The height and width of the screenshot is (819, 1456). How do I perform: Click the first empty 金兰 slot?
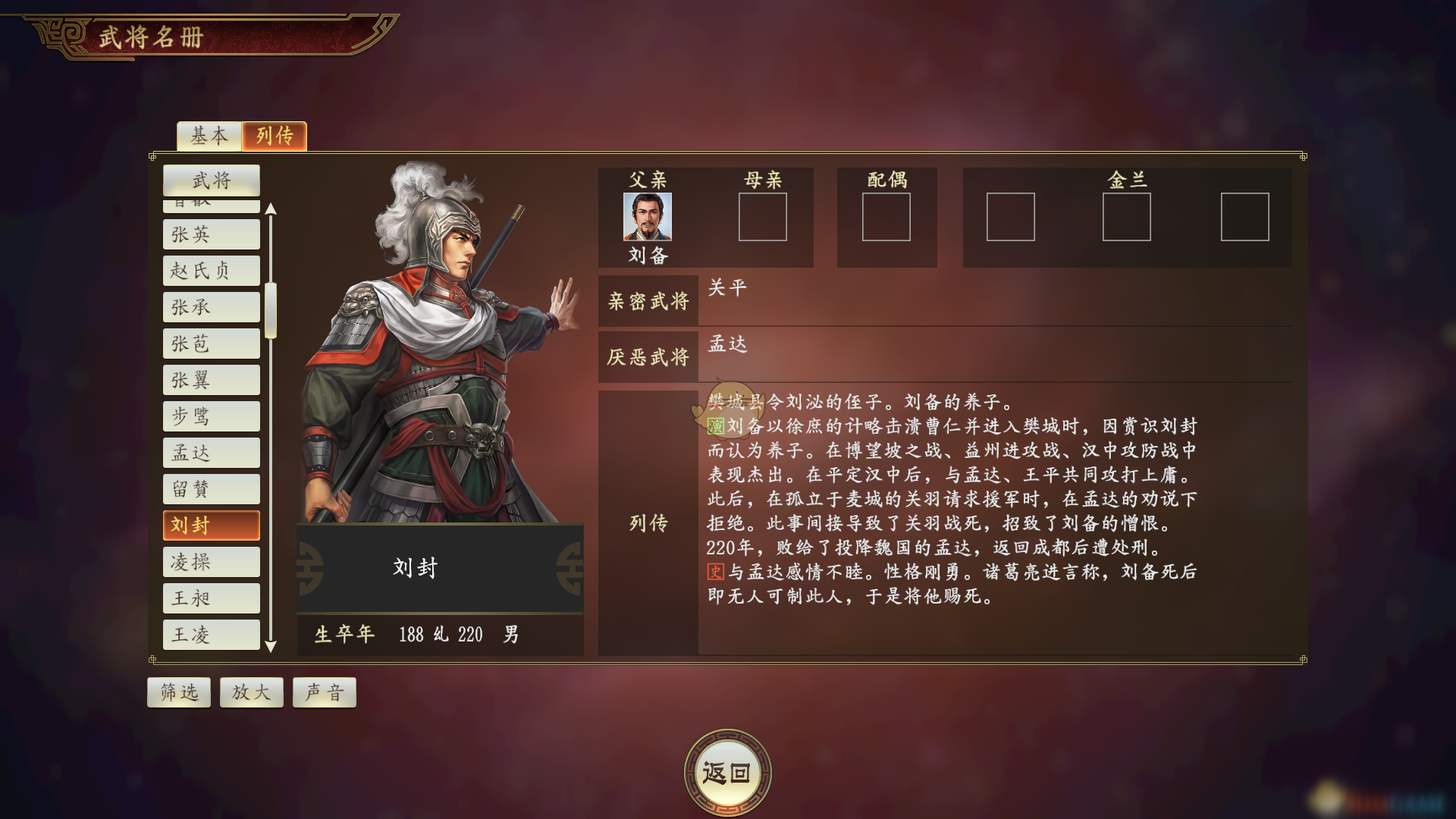[1012, 218]
